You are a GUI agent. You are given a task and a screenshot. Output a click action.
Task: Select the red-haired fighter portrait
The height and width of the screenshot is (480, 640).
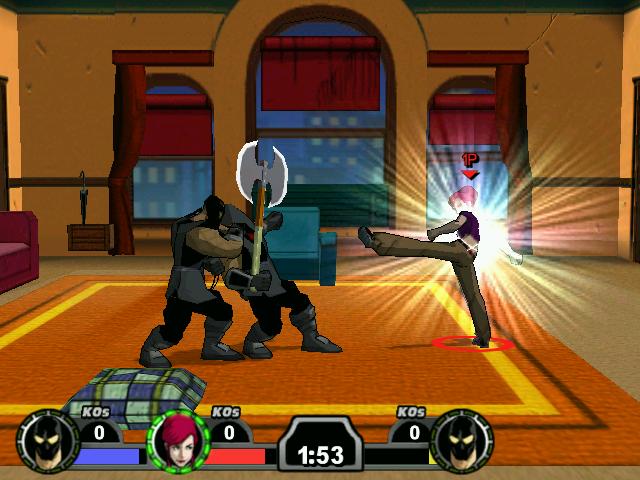177,441
